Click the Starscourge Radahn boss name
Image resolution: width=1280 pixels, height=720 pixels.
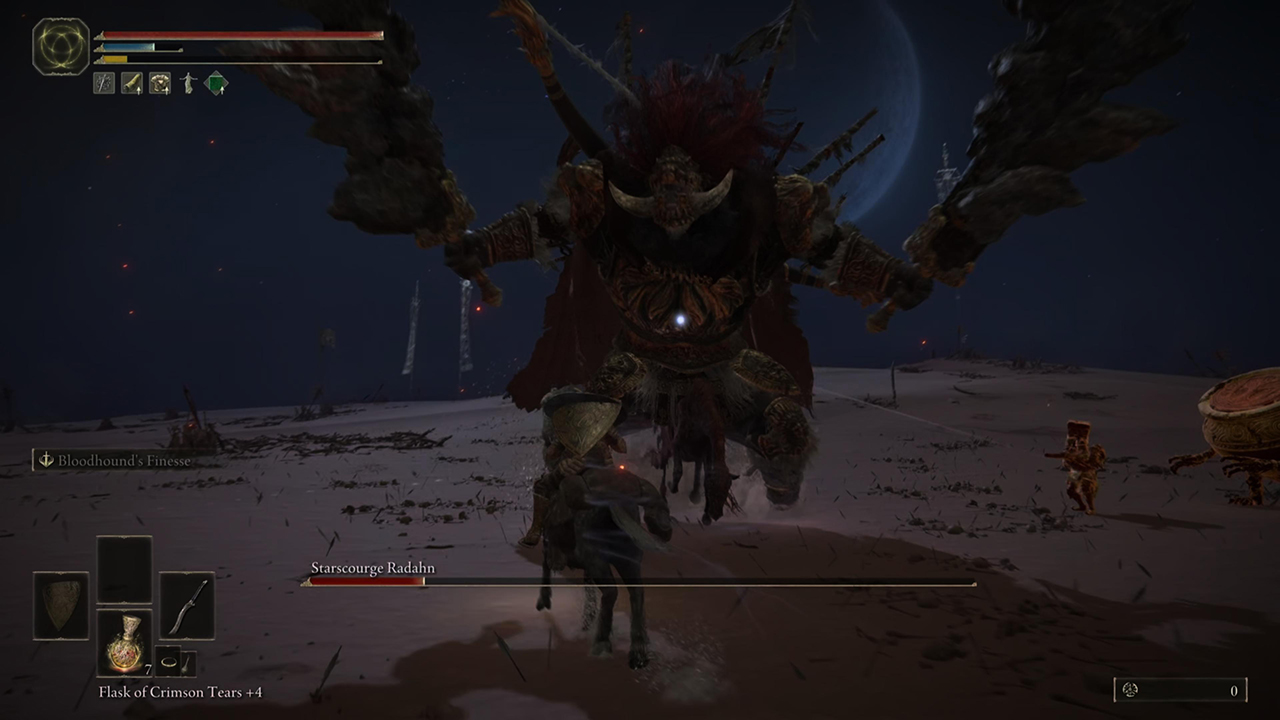click(x=373, y=568)
